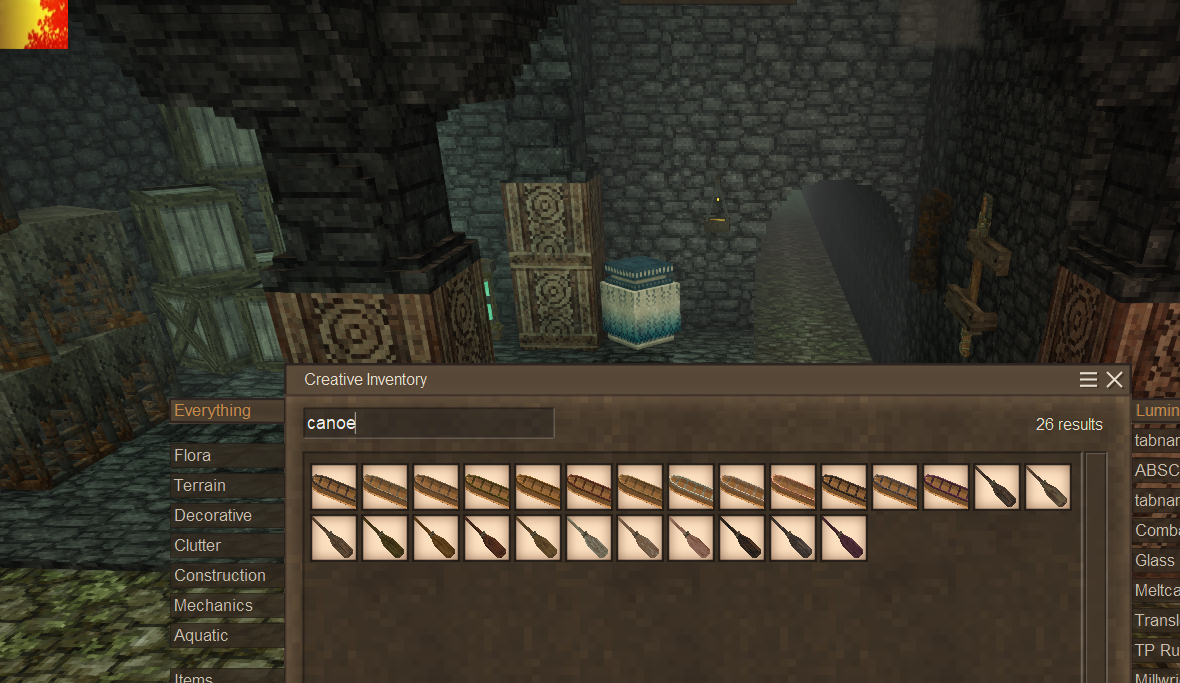Show the Decorative category
The image size is (1180, 683).
tap(212, 515)
